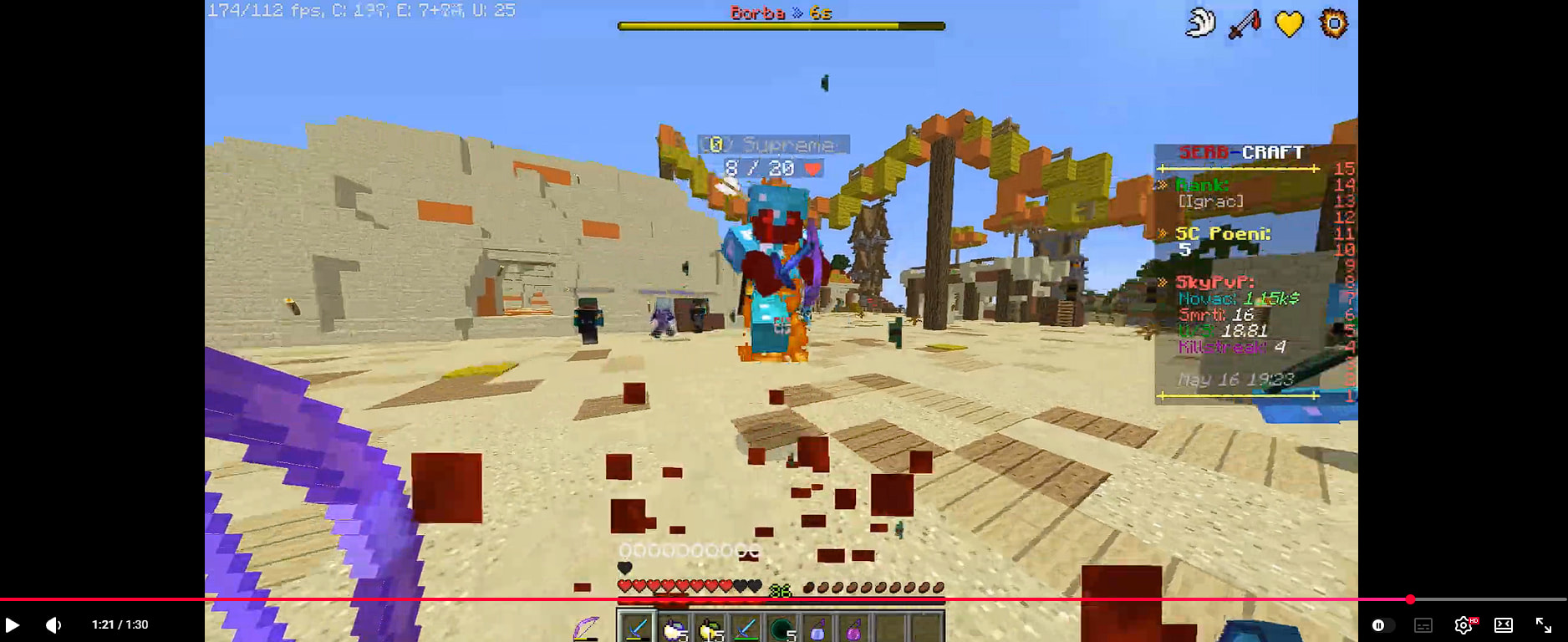Select the ender pearl hotbar slot
The image size is (1568, 642).
781,629
